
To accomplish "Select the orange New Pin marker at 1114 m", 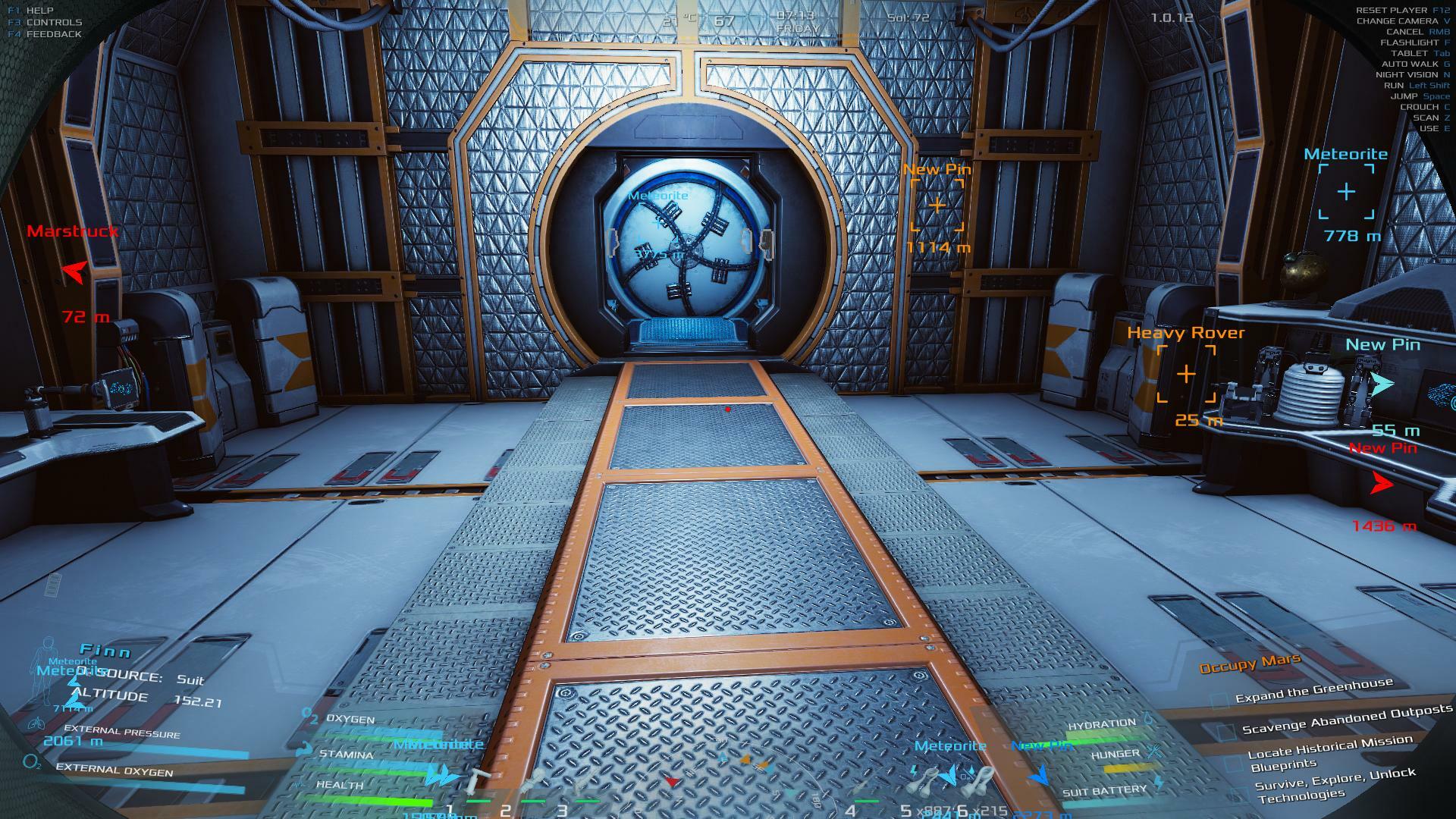I will point(937,205).
